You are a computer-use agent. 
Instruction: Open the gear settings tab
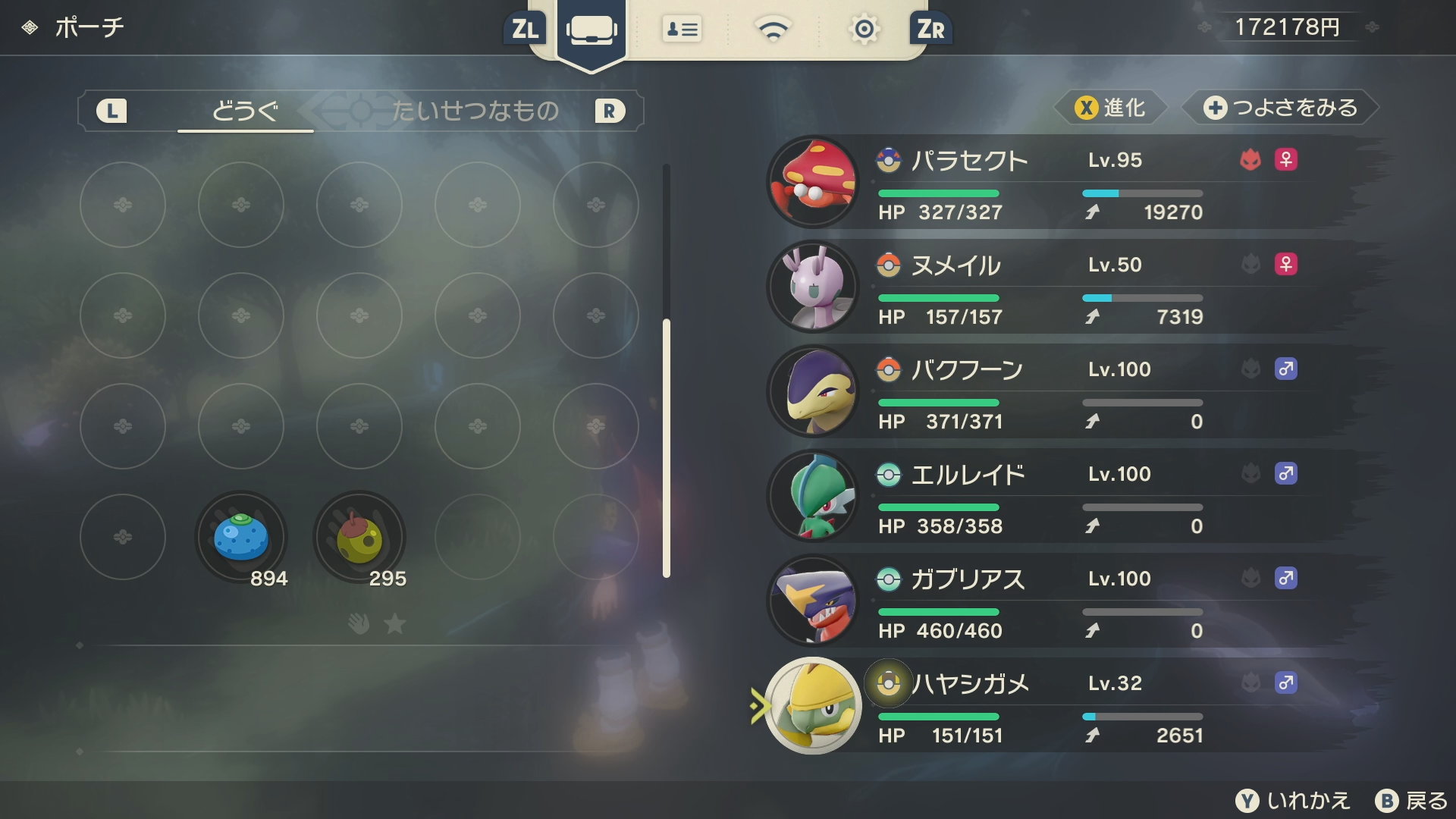tap(864, 30)
